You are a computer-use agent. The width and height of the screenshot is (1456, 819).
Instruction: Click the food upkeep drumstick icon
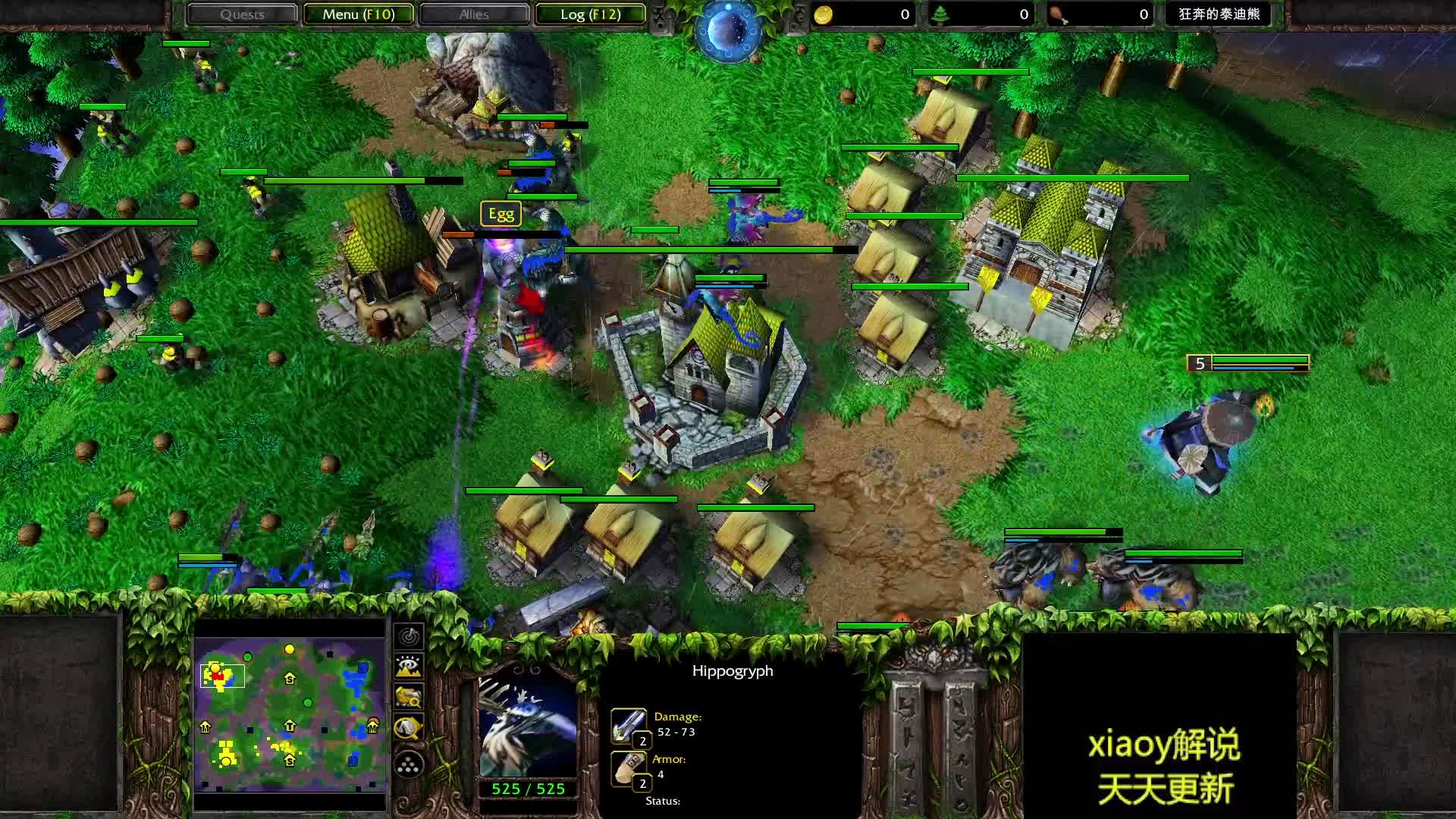1058,14
